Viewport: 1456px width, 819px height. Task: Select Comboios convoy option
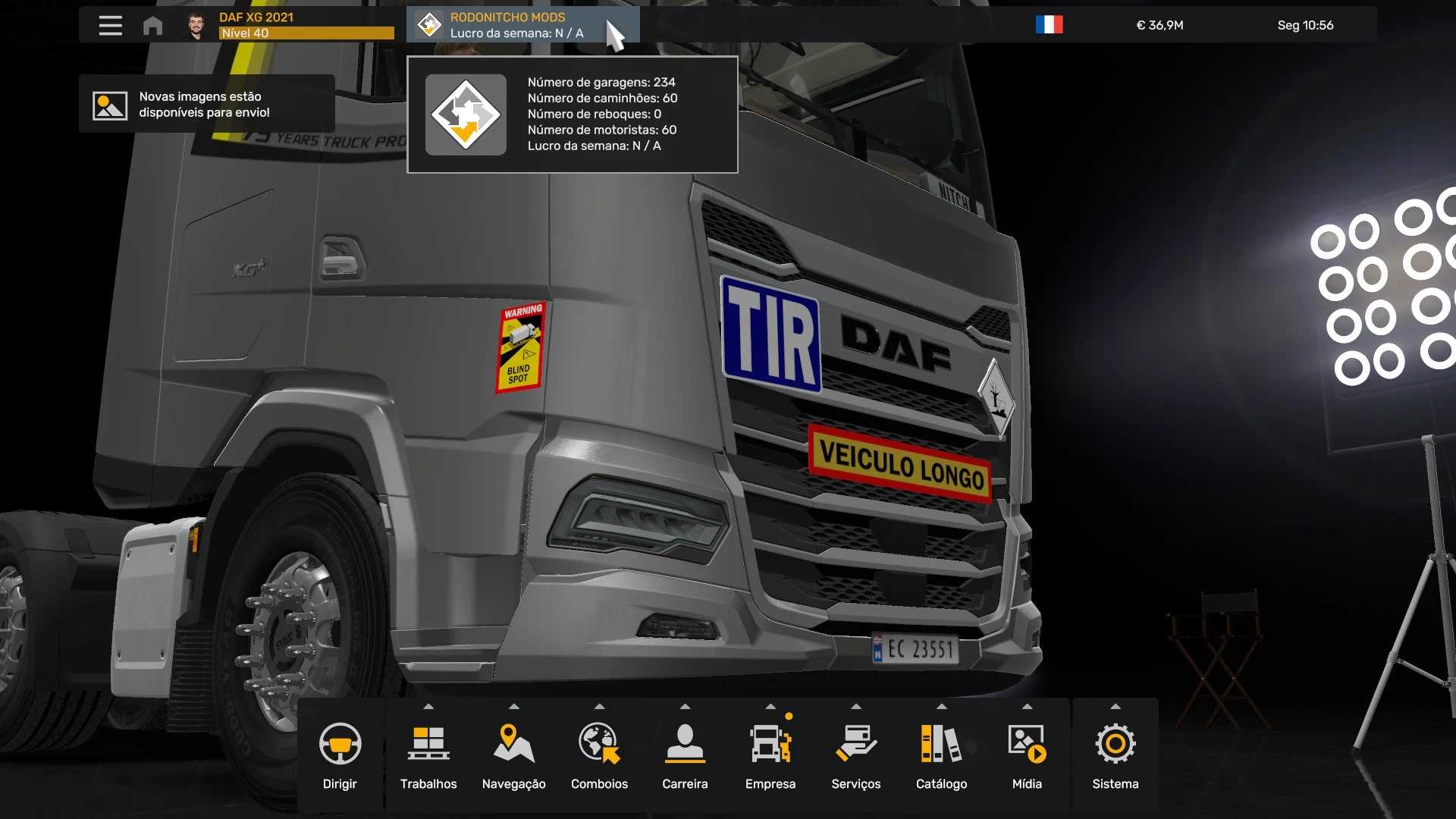(599, 755)
